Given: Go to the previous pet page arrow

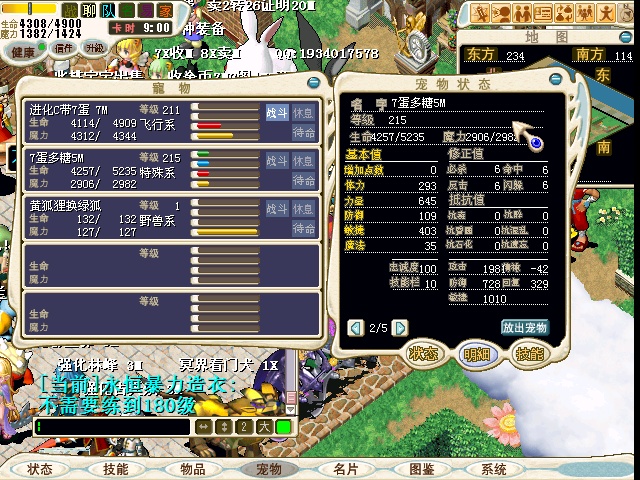Looking at the screenshot, I should tap(355, 328).
